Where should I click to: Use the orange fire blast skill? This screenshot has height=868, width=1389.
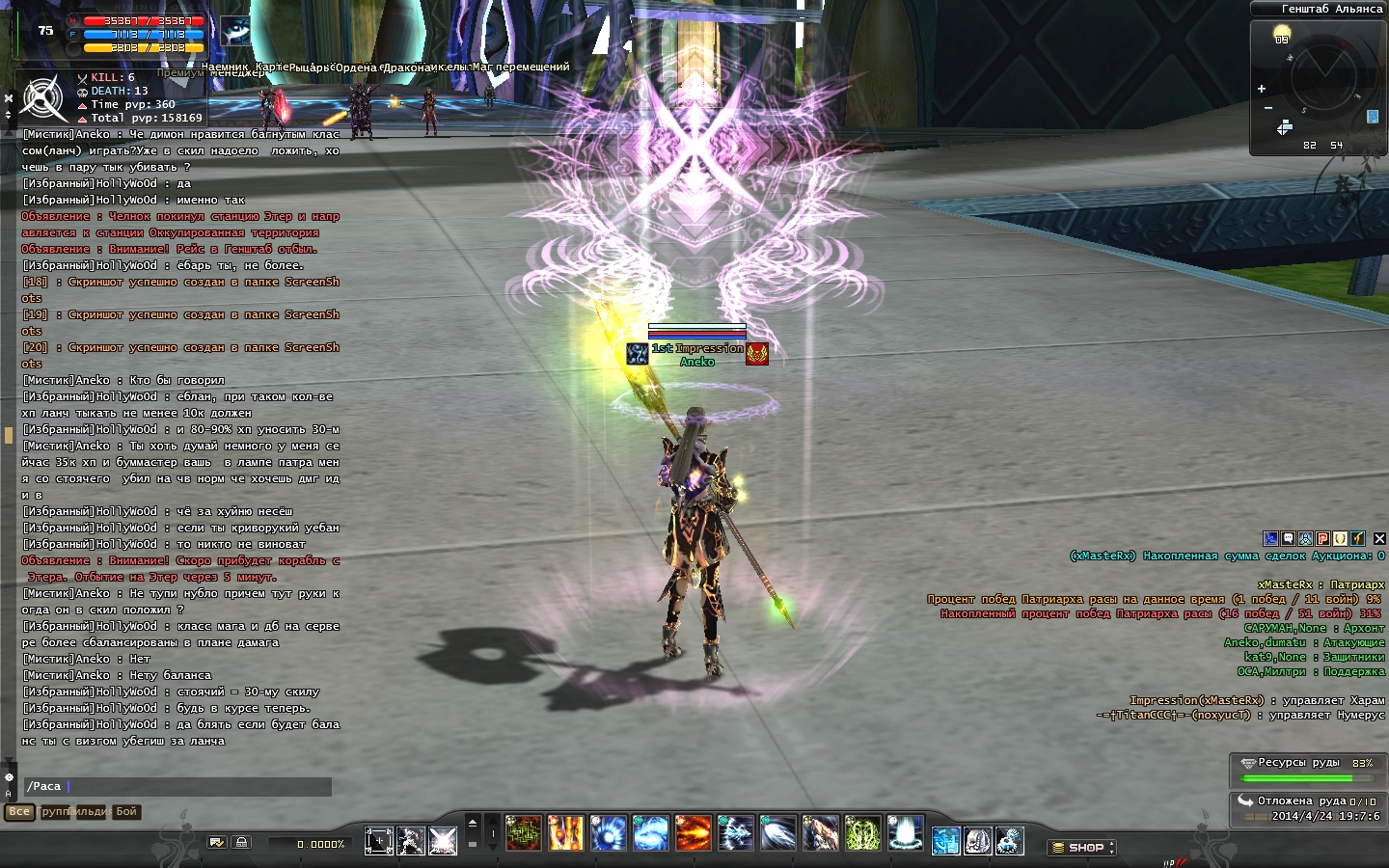click(693, 833)
